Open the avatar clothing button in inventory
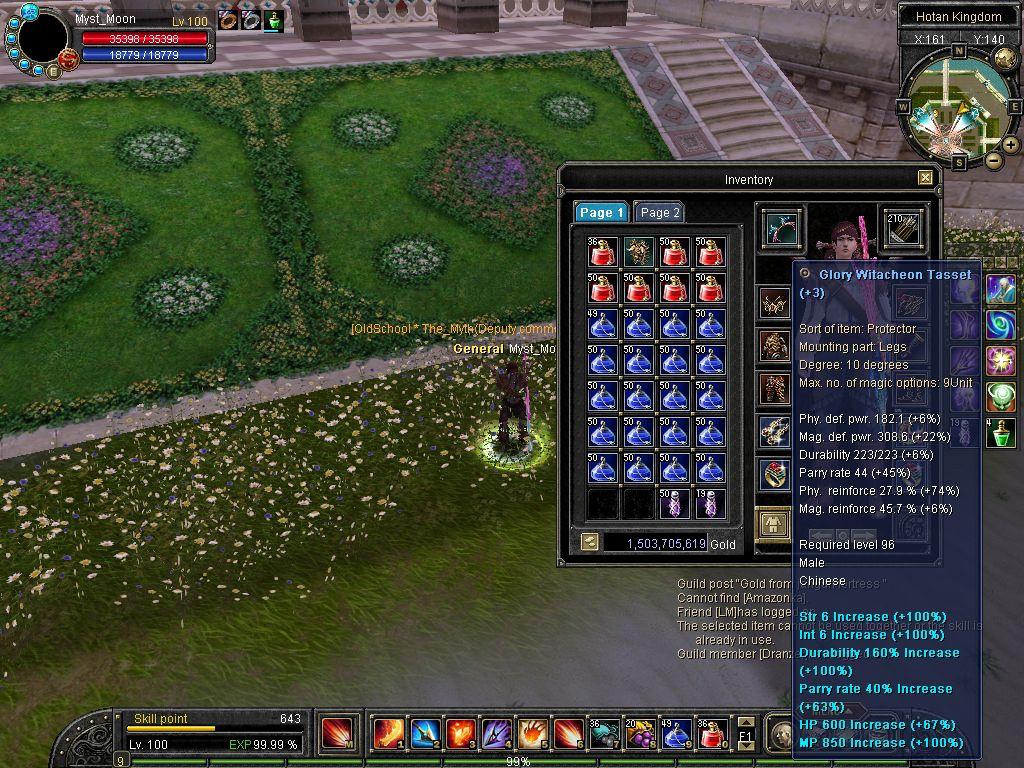The height and width of the screenshot is (768, 1024). pos(773,523)
